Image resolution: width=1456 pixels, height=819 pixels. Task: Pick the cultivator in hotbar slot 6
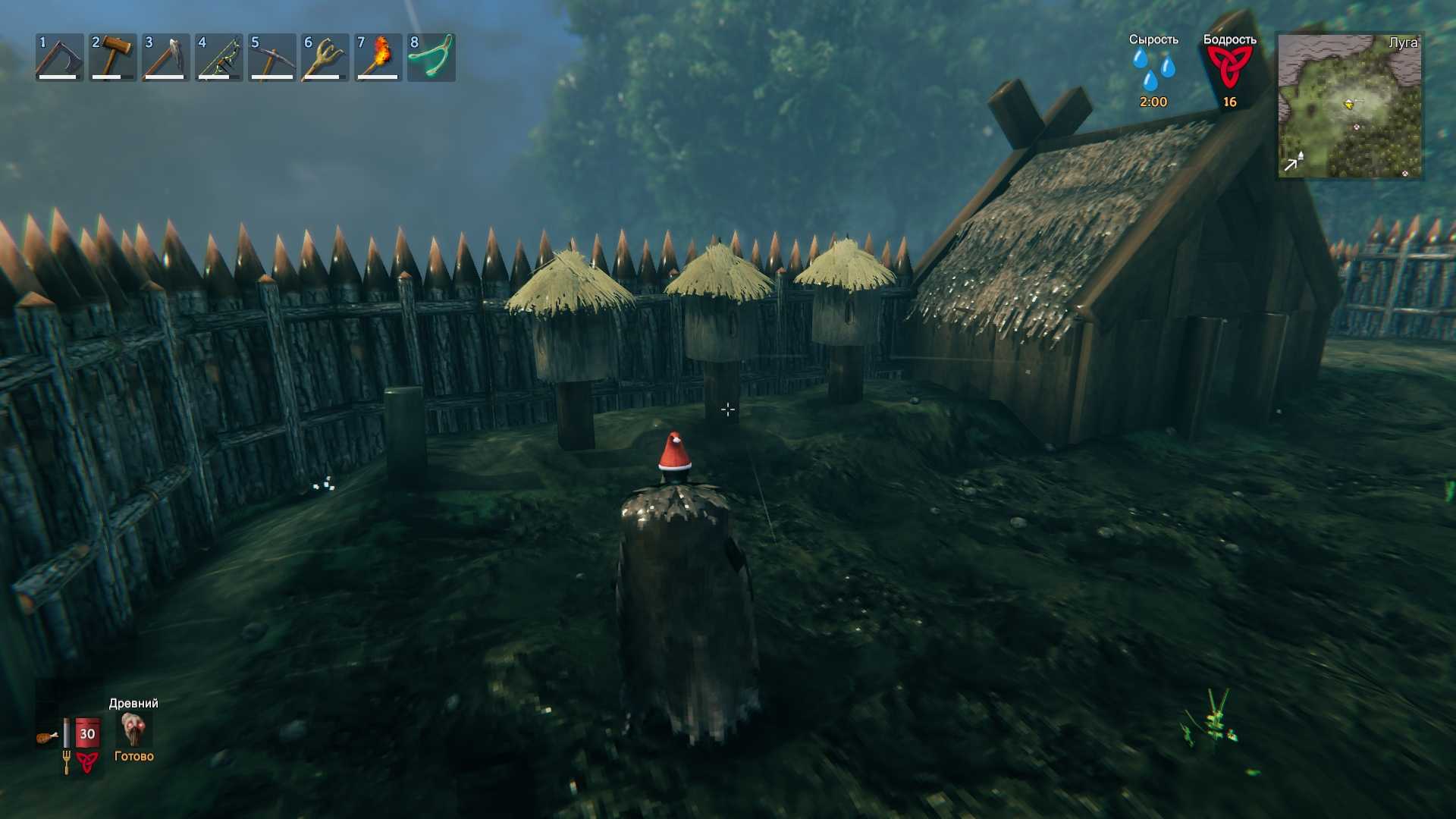(x=325, y=58)
